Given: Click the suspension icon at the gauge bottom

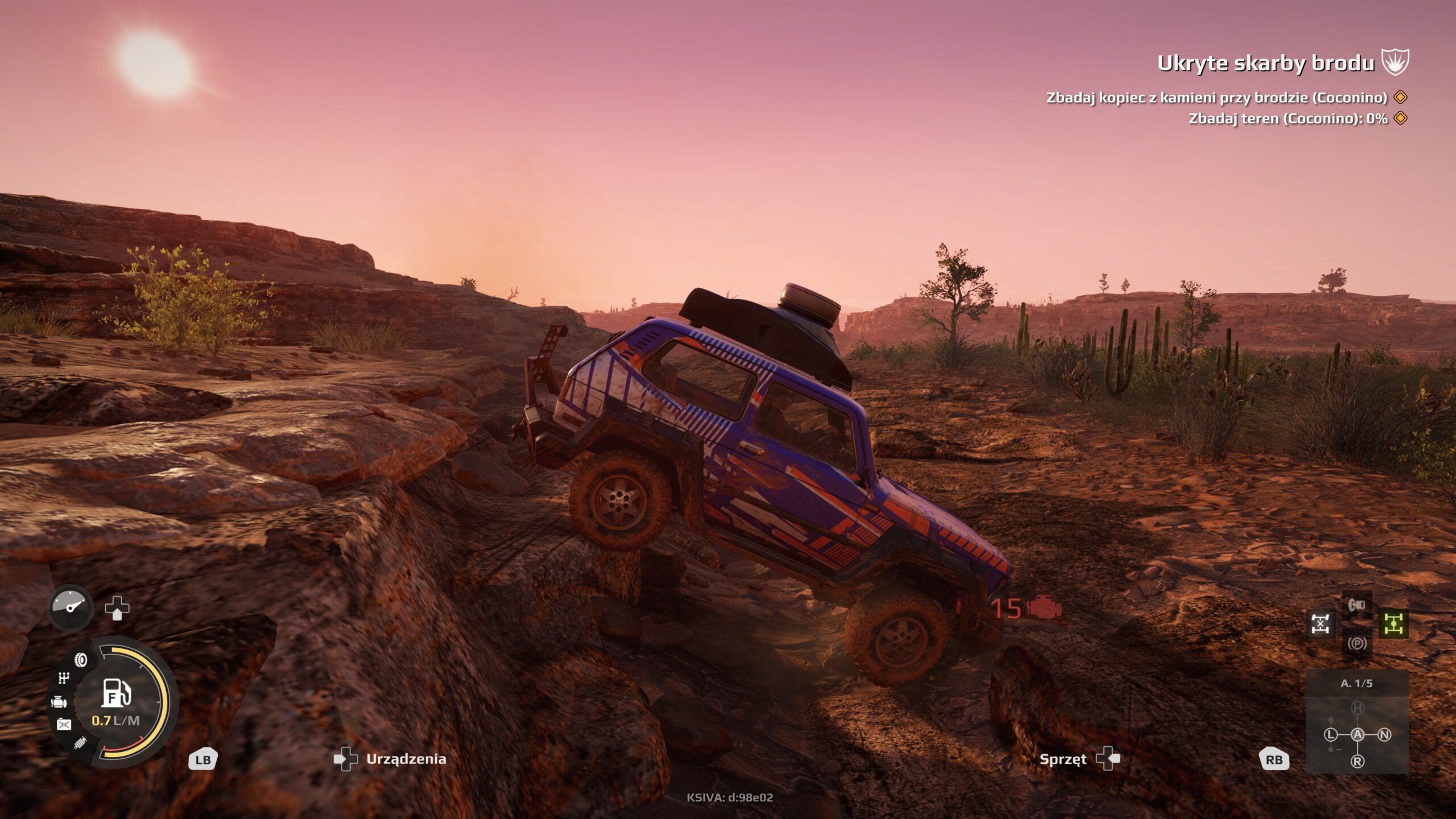Looking at the screenshot, I should 80,742.
